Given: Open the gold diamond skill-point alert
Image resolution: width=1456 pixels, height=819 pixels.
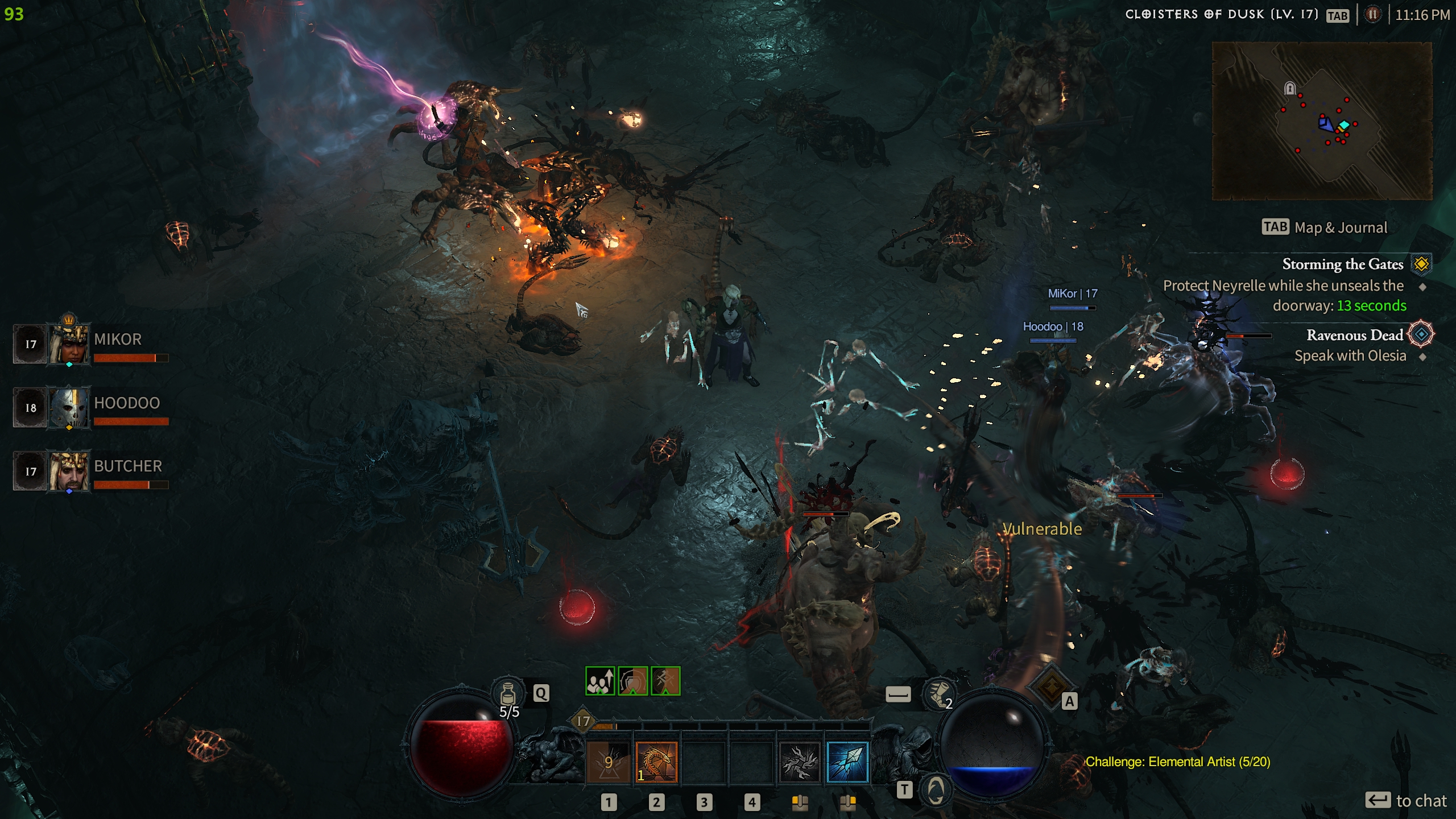Looking at the screenshot, I should pos(1051,686).
